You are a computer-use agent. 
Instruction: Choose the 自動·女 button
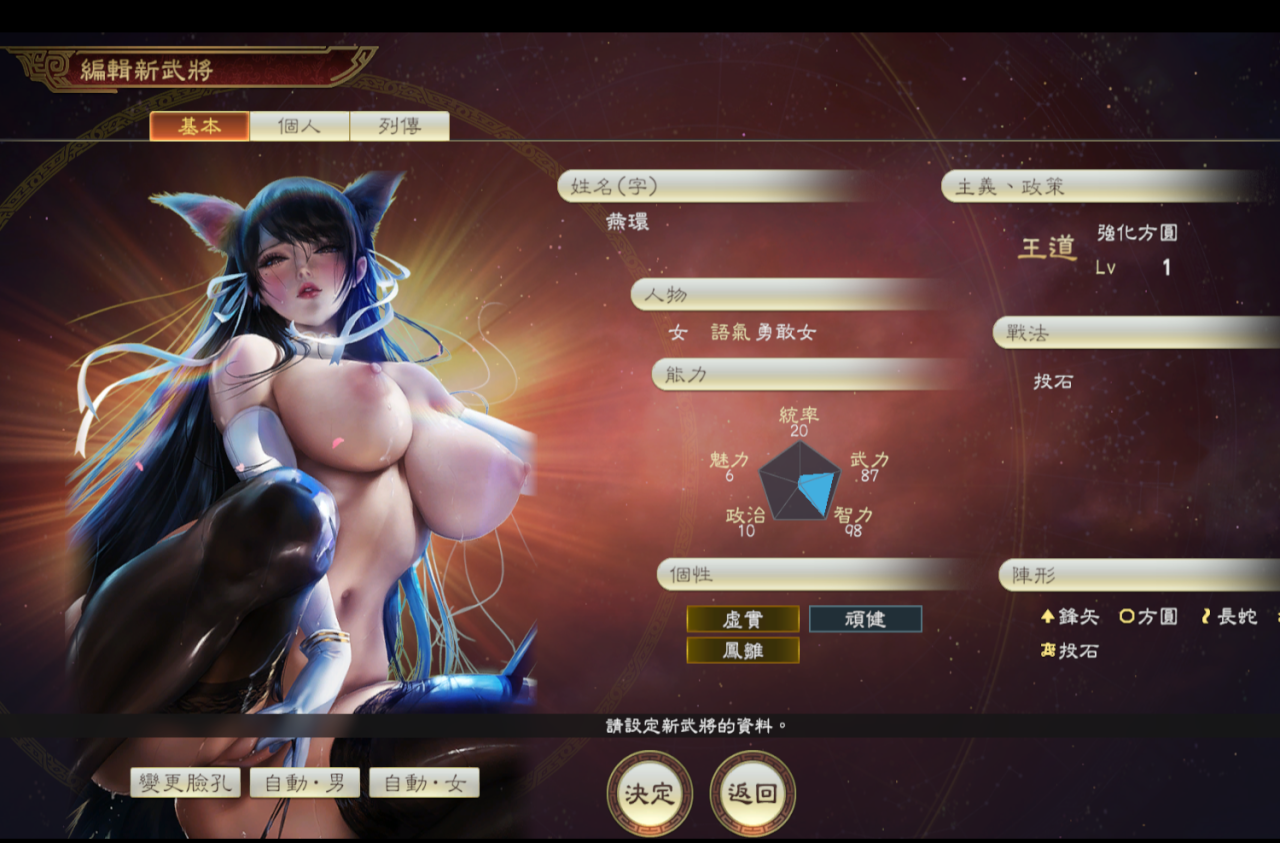(424, 783)
